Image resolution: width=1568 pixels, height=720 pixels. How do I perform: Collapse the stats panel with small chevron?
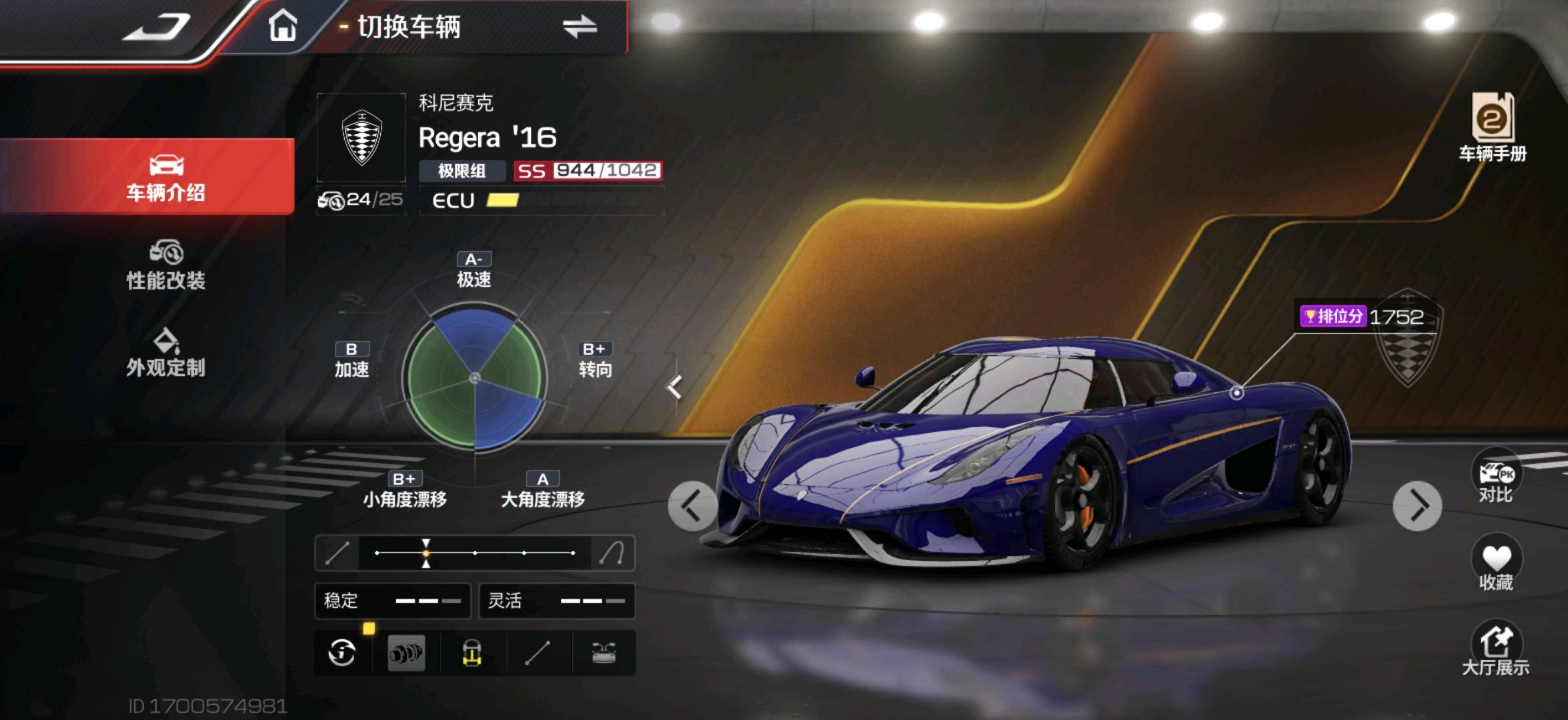coord(675,387)
